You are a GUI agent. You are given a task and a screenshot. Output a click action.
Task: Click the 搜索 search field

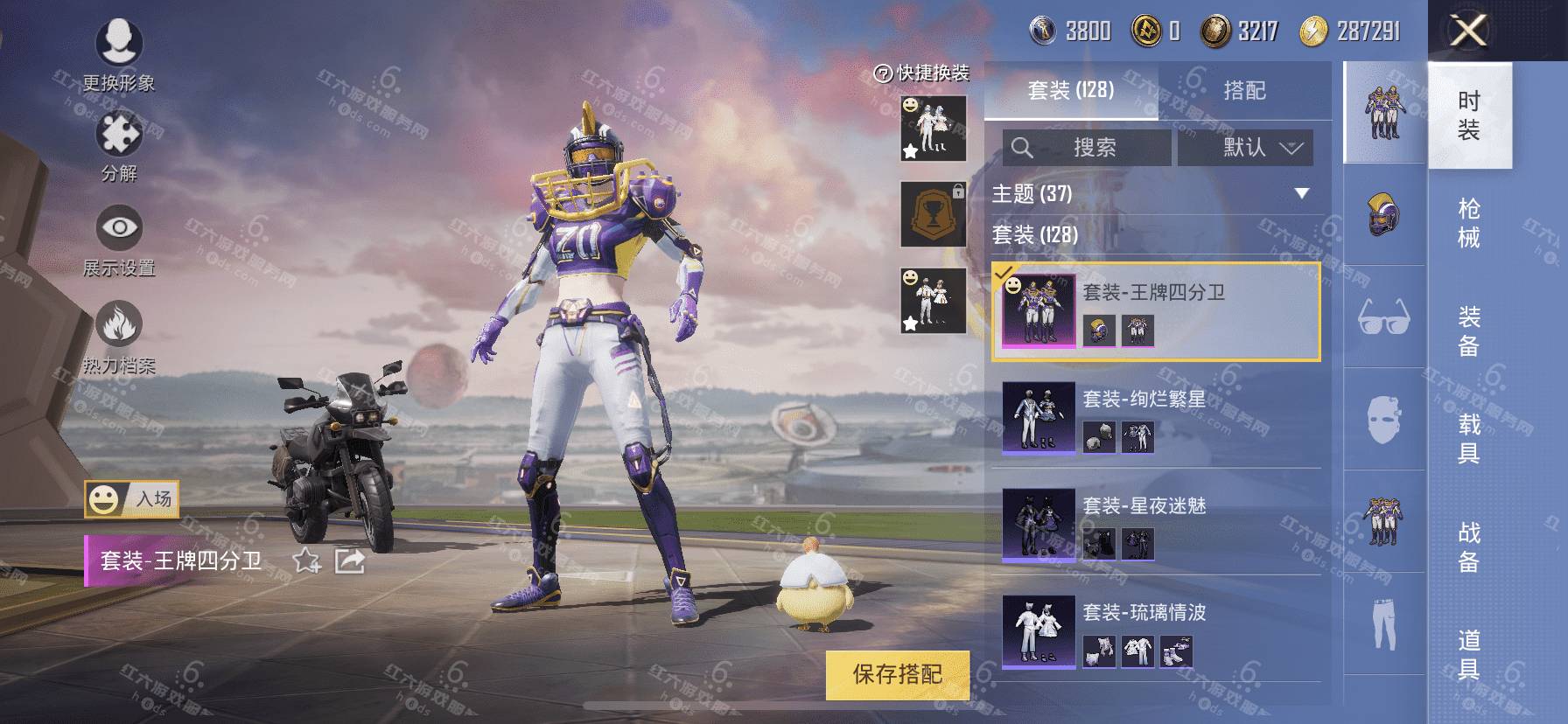1087,148
